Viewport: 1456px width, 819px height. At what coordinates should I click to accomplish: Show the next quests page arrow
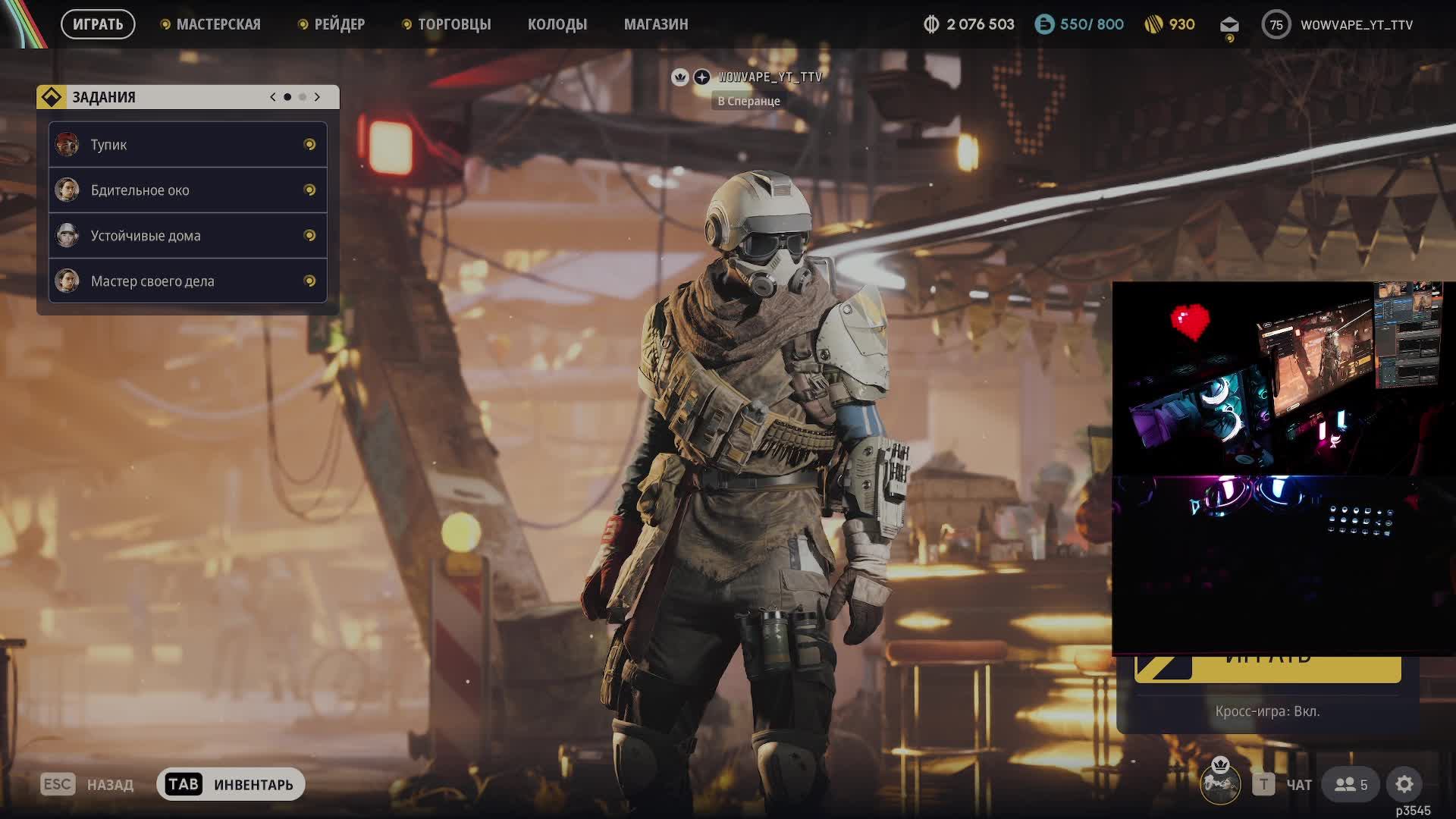[317, 97]
